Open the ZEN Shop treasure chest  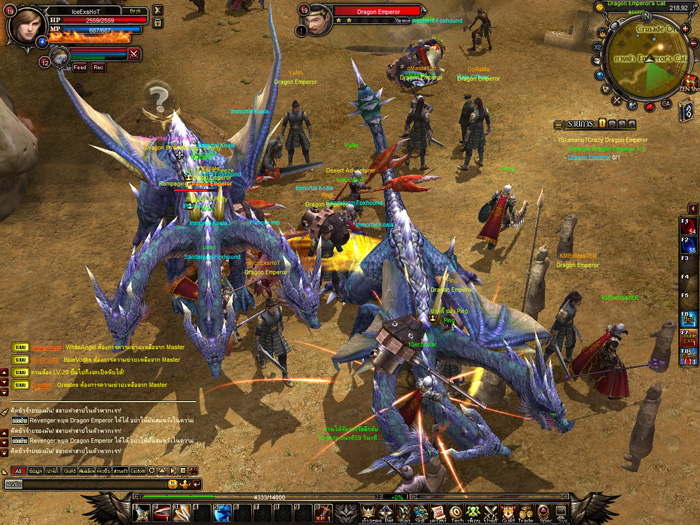tap(689, 80)
